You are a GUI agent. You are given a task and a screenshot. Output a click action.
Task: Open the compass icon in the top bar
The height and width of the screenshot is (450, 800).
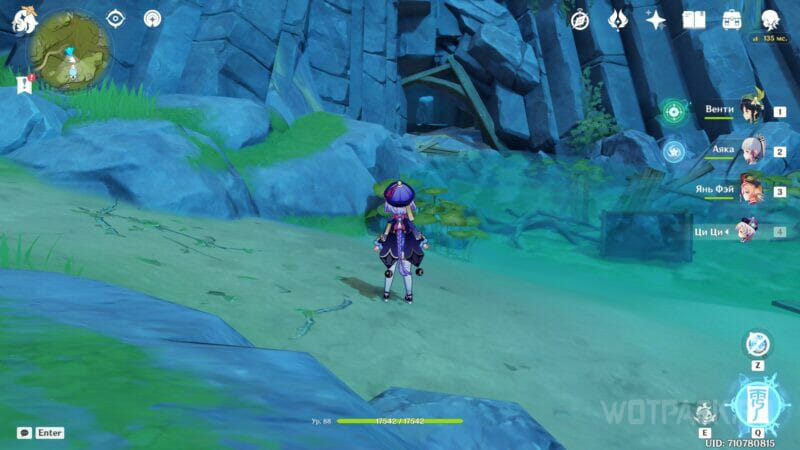click(x=580, y=20)
